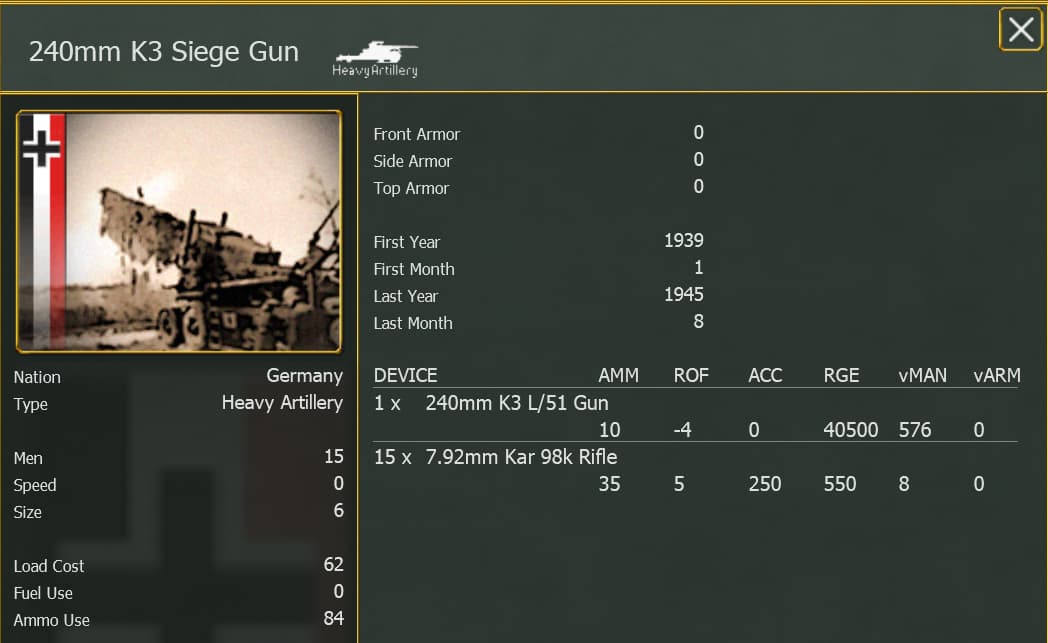Click the siege gun unit portrait
Viewport: 1048px width, 643px height.
pos(179,231)
